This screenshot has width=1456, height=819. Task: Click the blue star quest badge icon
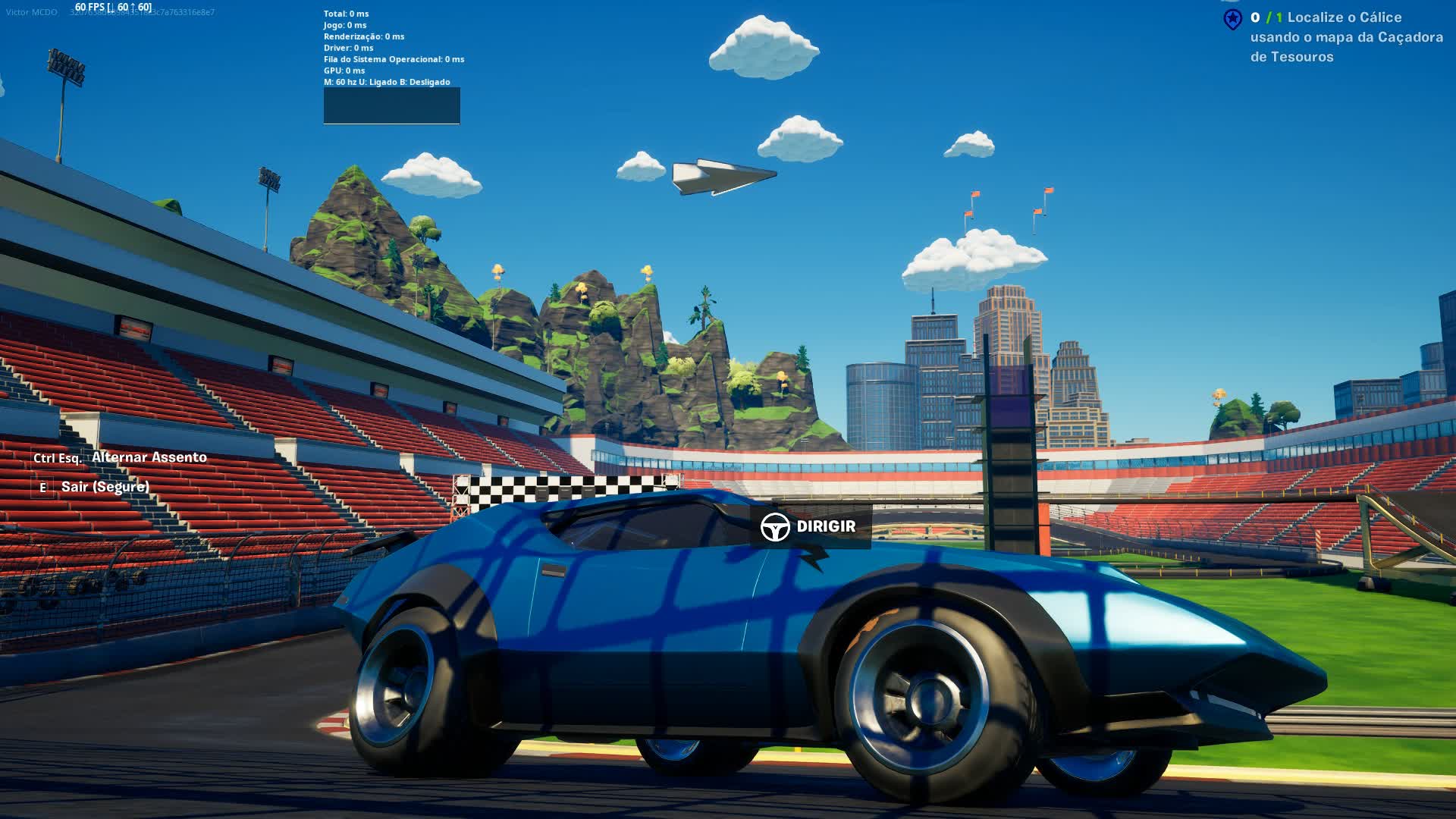(x=1233, y=19)
